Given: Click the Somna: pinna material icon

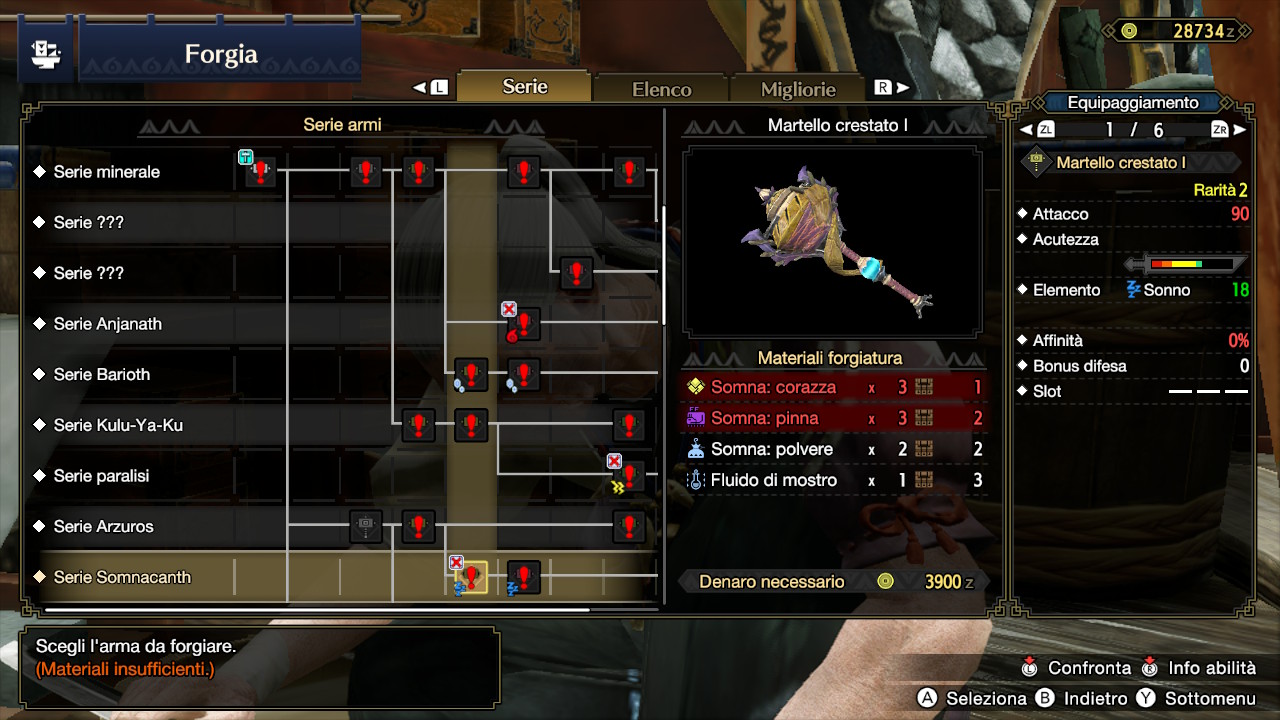Looking at the screenshot, I should (697, 418).
